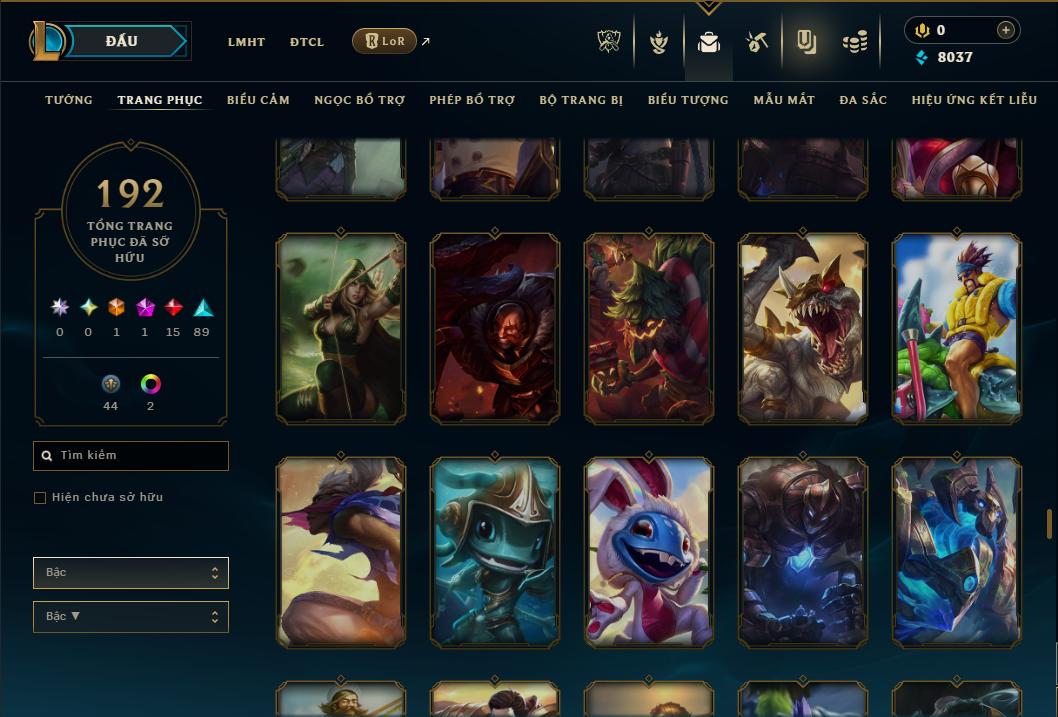Click the ĐẤU play button
The width and height of the screenshot is (1058, 717).
(x=122, y=41)
